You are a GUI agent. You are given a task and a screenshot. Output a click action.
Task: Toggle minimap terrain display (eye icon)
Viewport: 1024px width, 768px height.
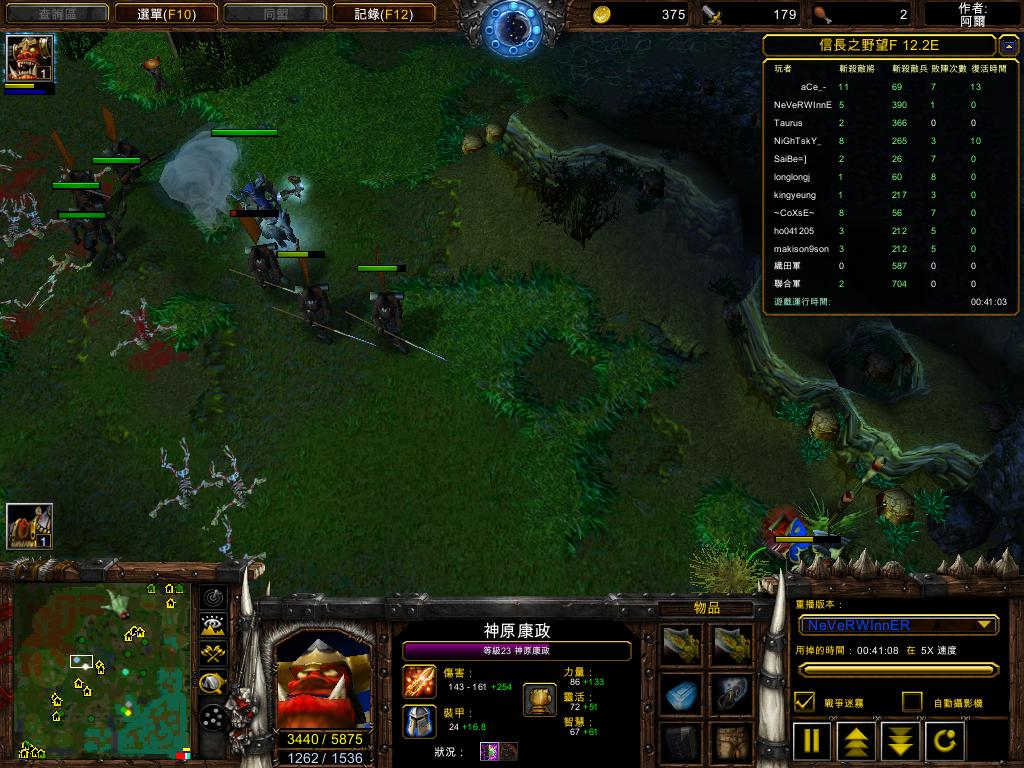tap(212, 626)
